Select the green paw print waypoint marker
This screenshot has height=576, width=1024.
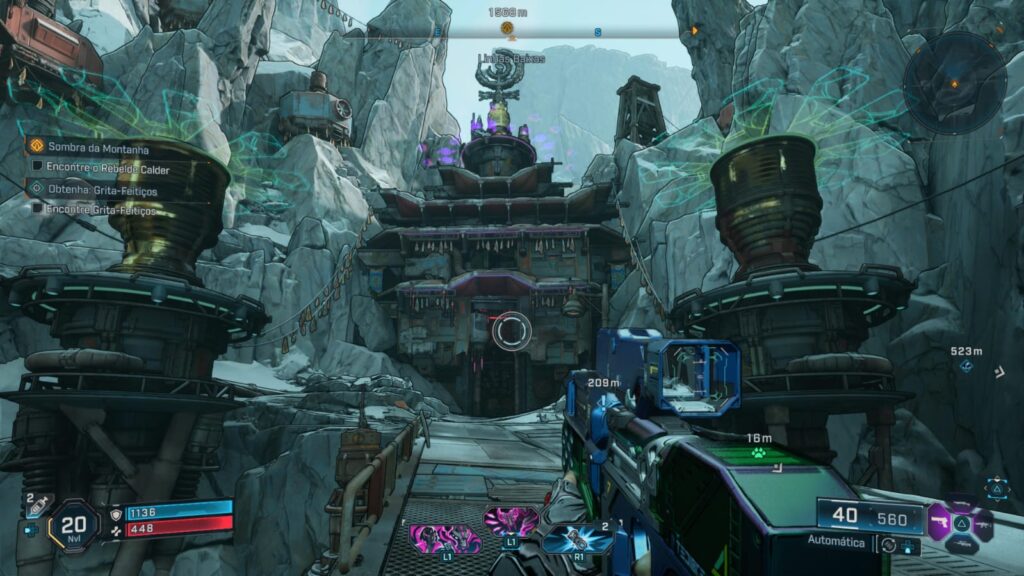[759, 452]
